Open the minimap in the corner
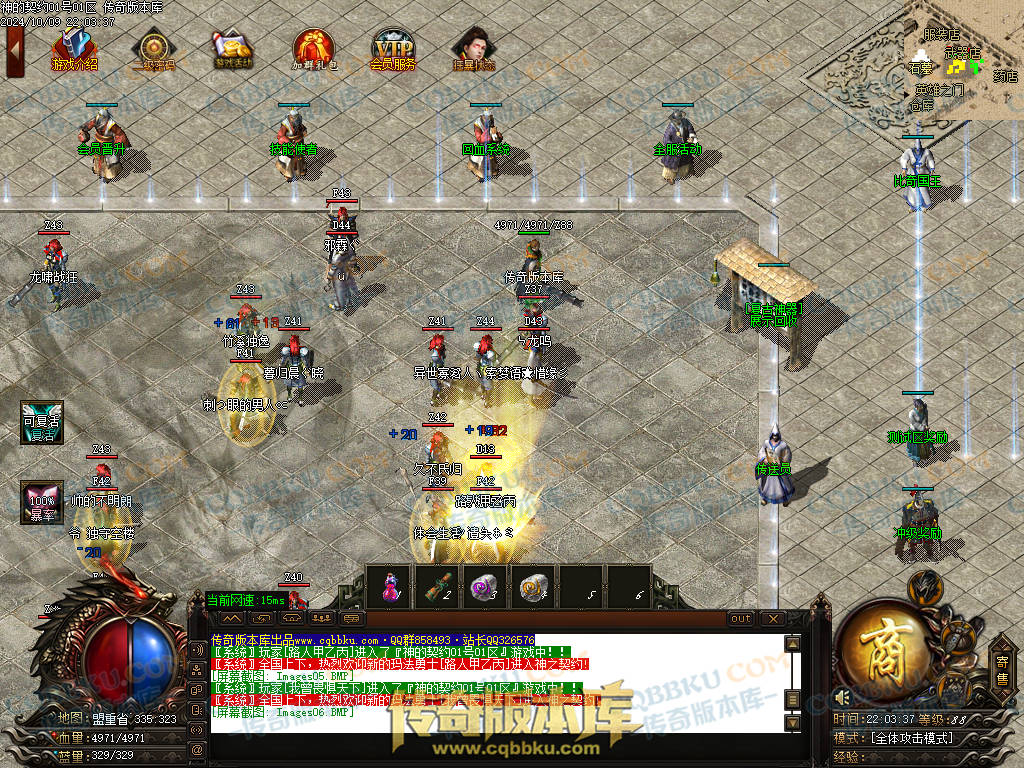Screen dimensions: 1024x768 963,60
